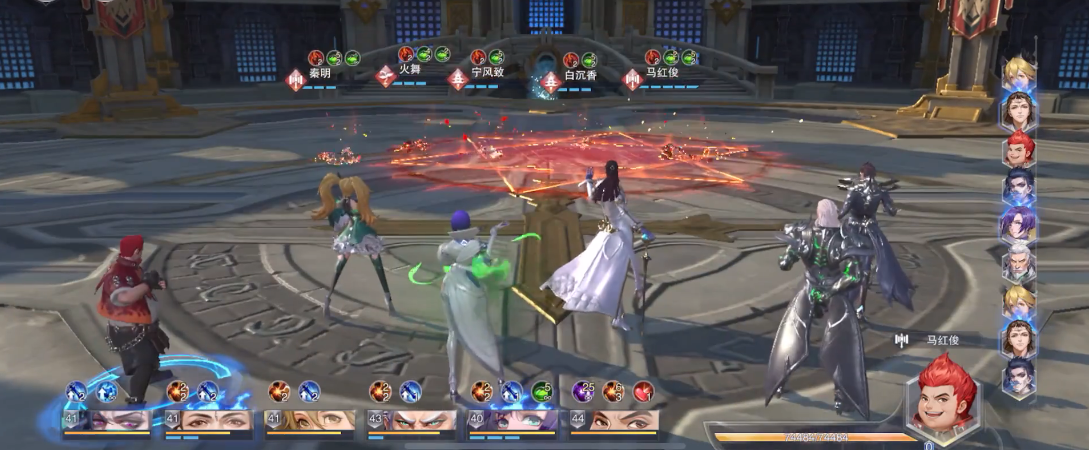Screen dimensions: 1089x450
Task: Pick the level 41 blonde hero portrait
Action: pos(309,420)
